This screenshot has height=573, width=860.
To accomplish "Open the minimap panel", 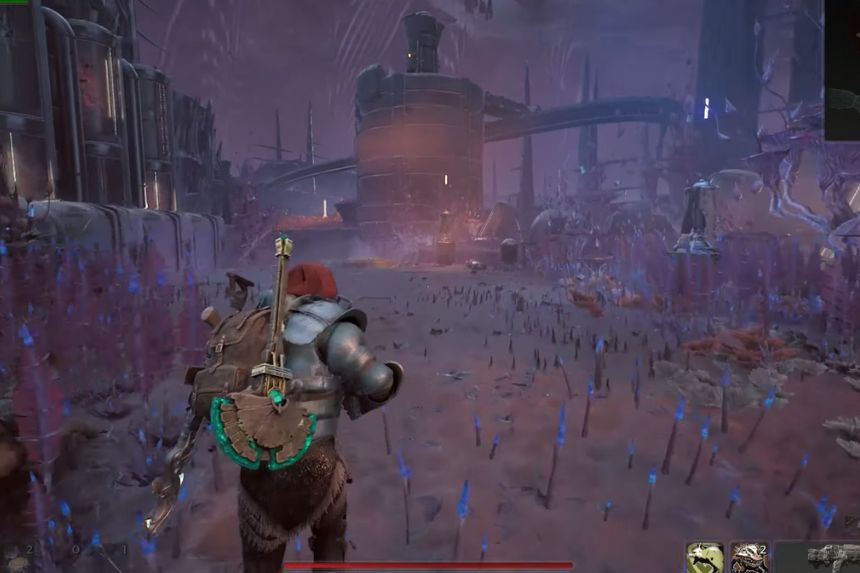I will click(x=842, y=70).
